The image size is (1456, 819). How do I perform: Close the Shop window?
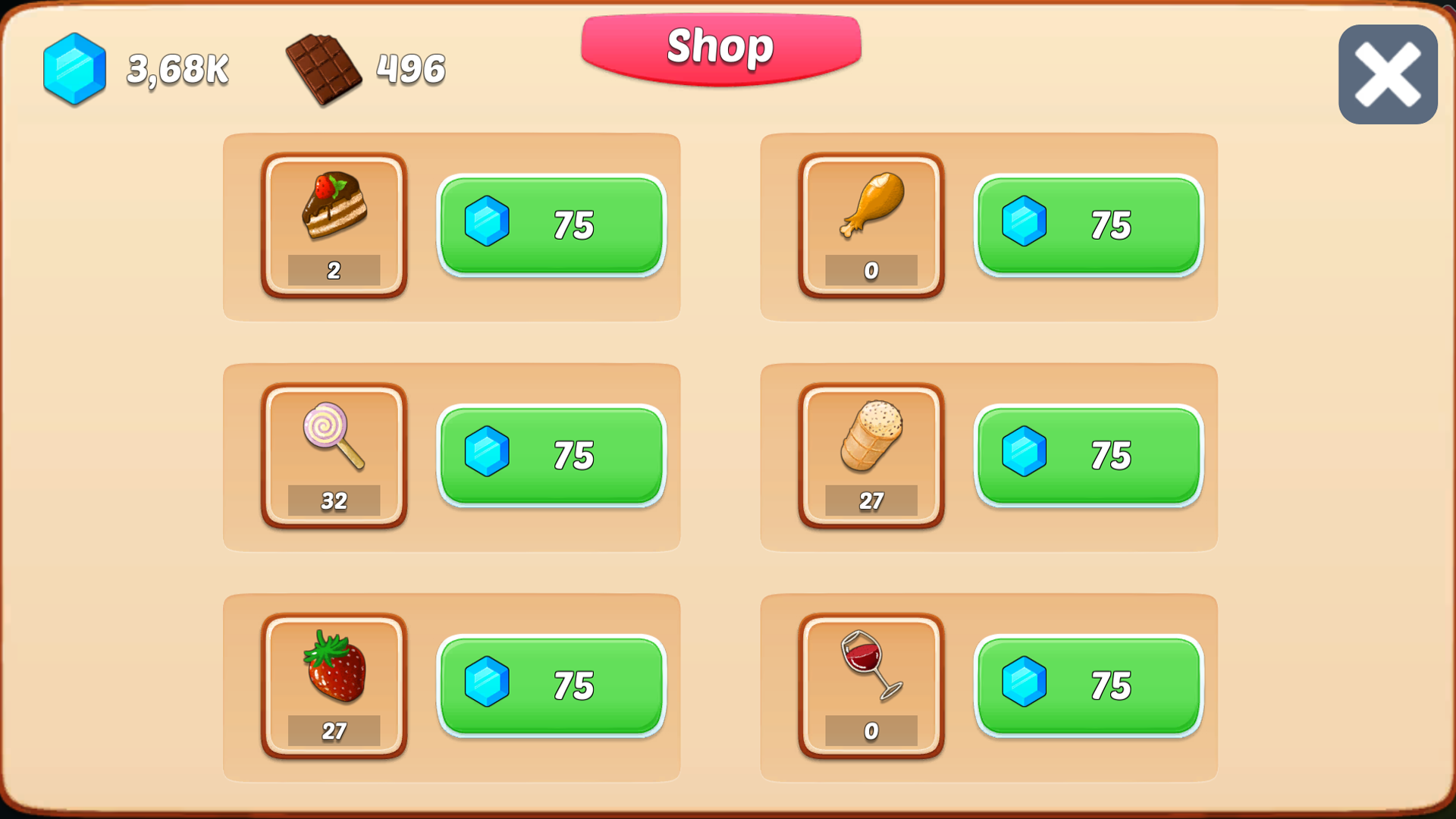pyautogui.click(x=1387, y=72)
